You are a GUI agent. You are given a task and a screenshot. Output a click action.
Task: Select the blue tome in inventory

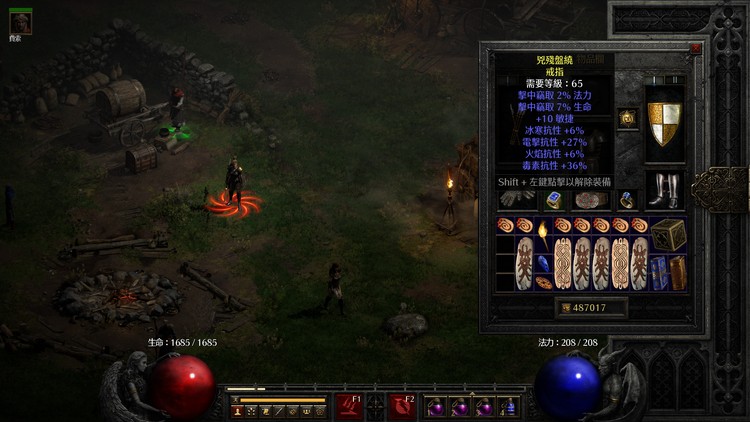point(659,272)
